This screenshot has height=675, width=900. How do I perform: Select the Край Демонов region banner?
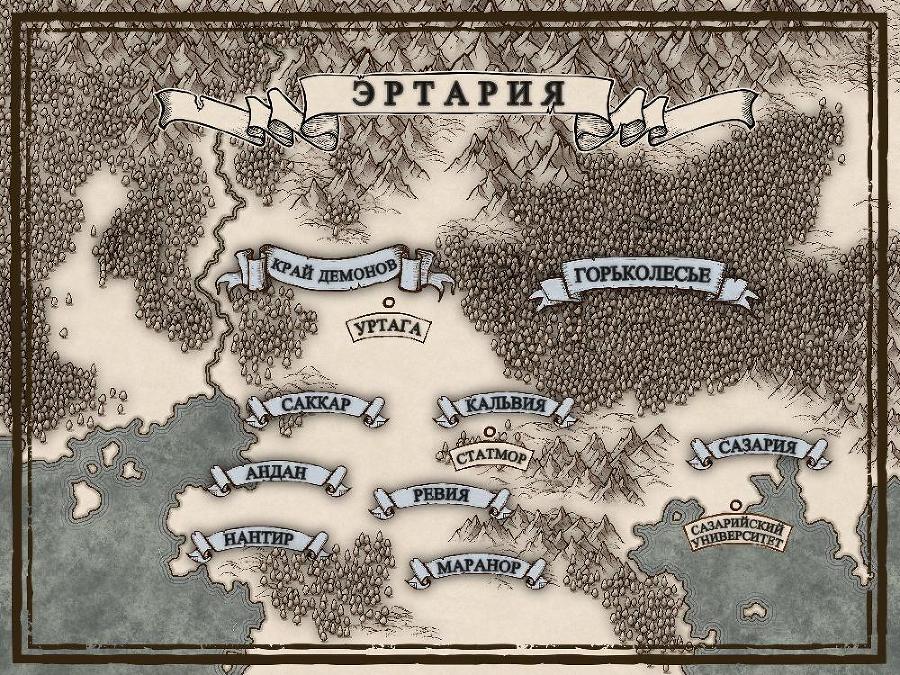click(334, 268)
